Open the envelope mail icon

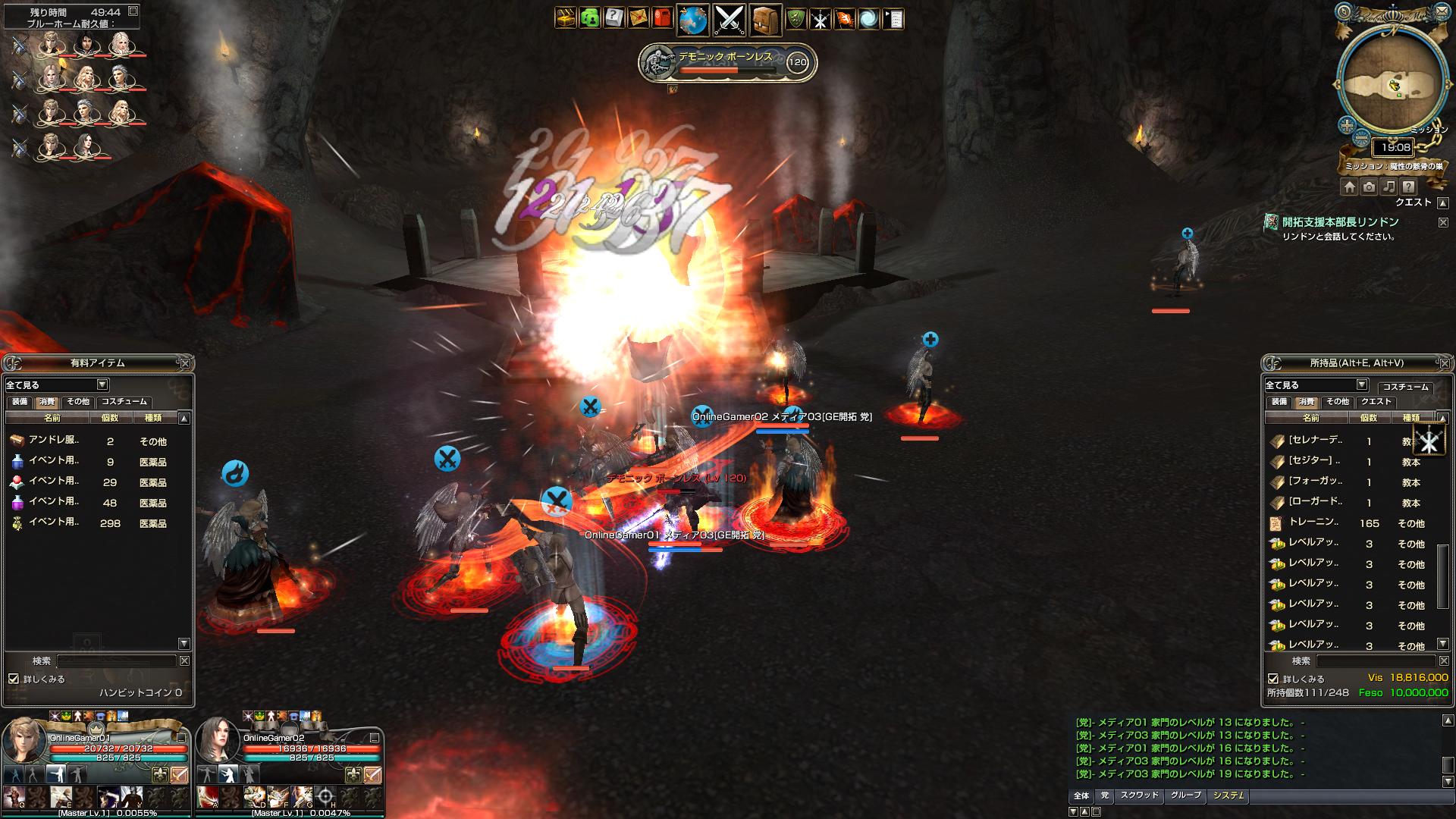(638, 19)
